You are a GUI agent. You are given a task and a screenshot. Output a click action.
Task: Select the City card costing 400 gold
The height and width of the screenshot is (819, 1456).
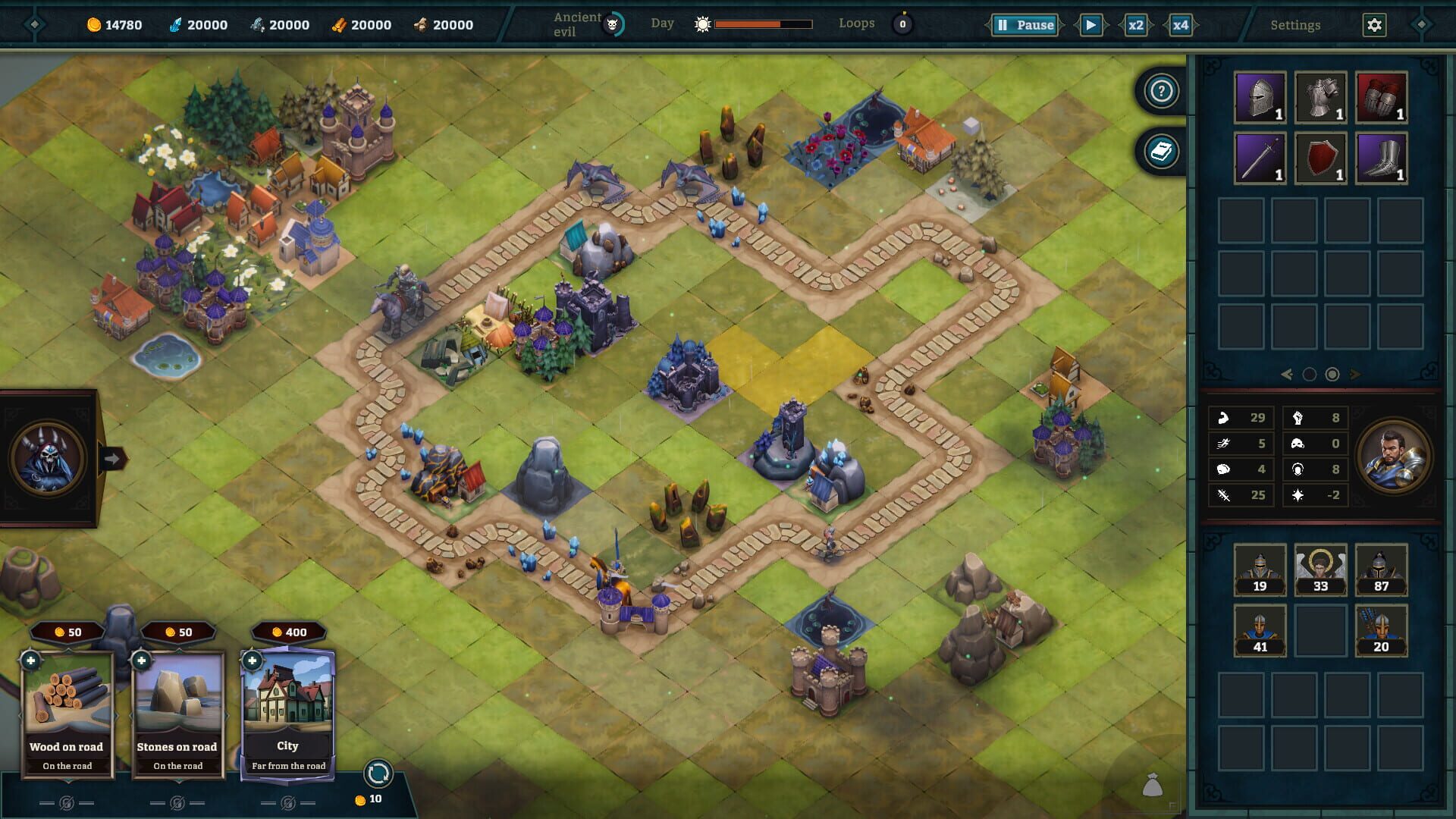point(288,705)
